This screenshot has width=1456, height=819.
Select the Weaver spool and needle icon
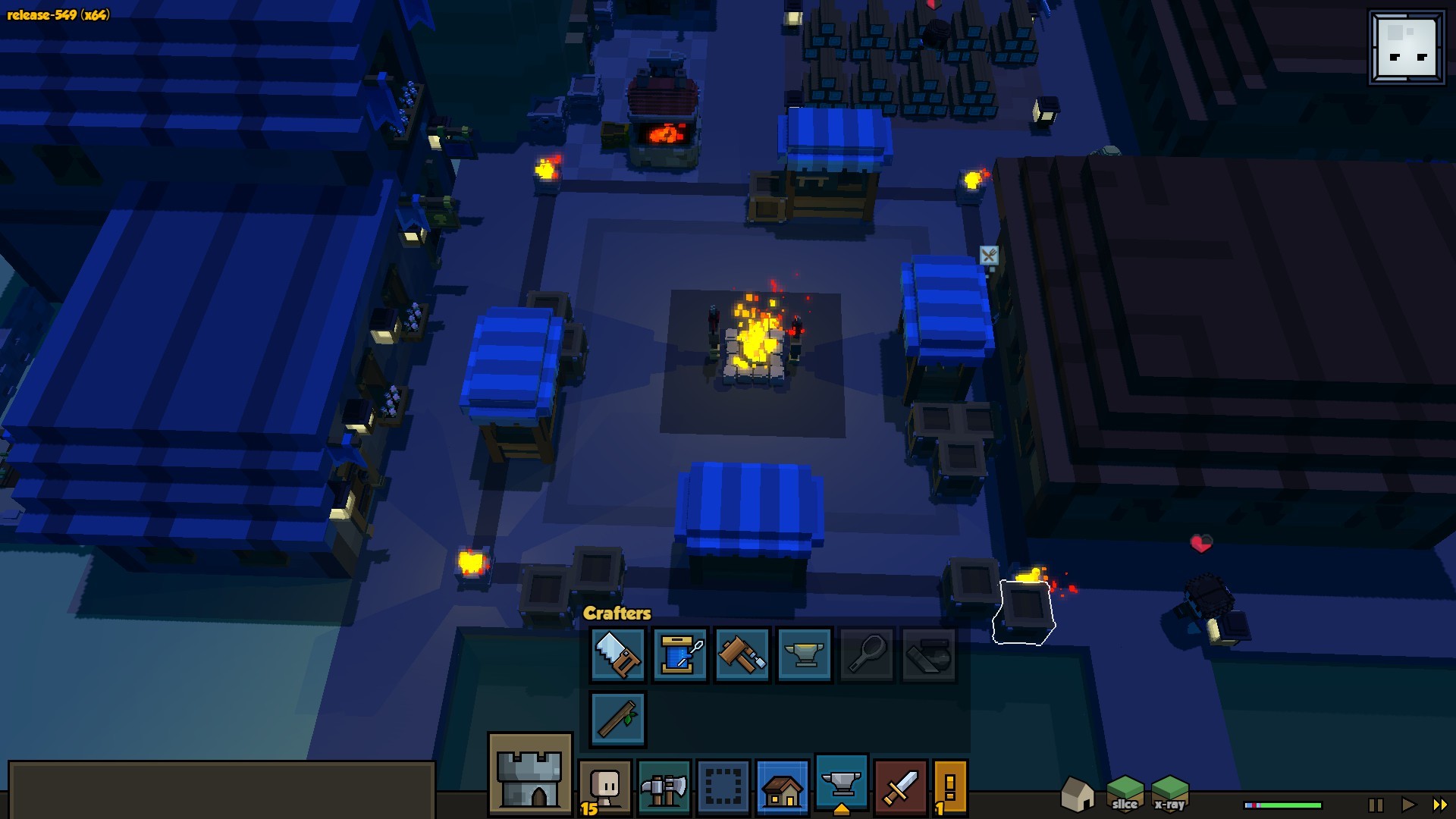pos(680,654)
